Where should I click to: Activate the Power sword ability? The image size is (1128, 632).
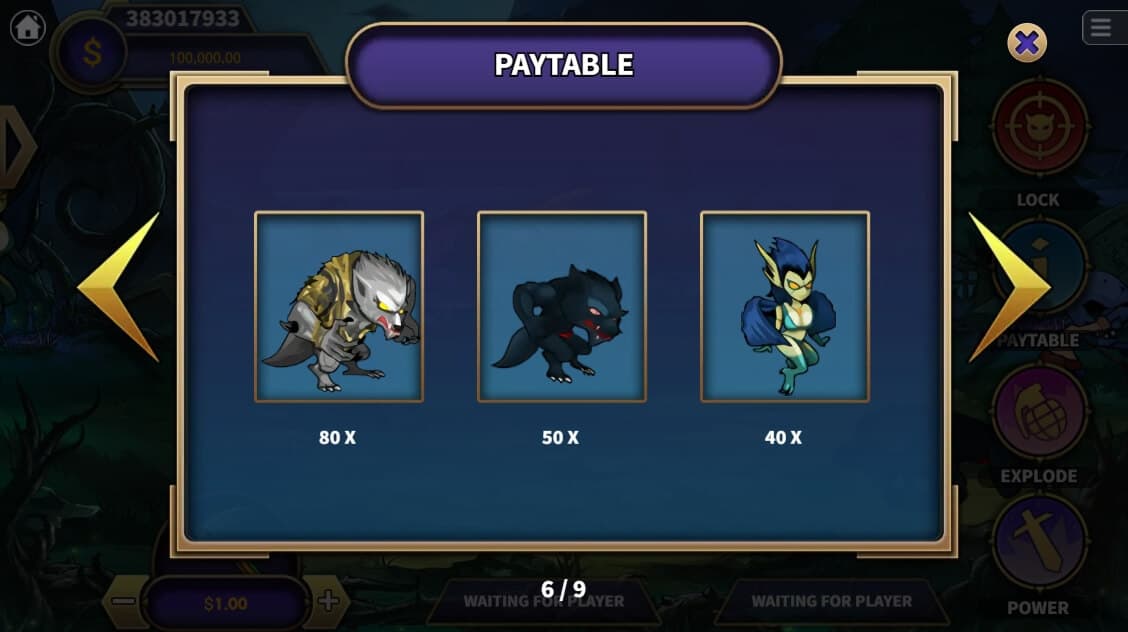1039,543
